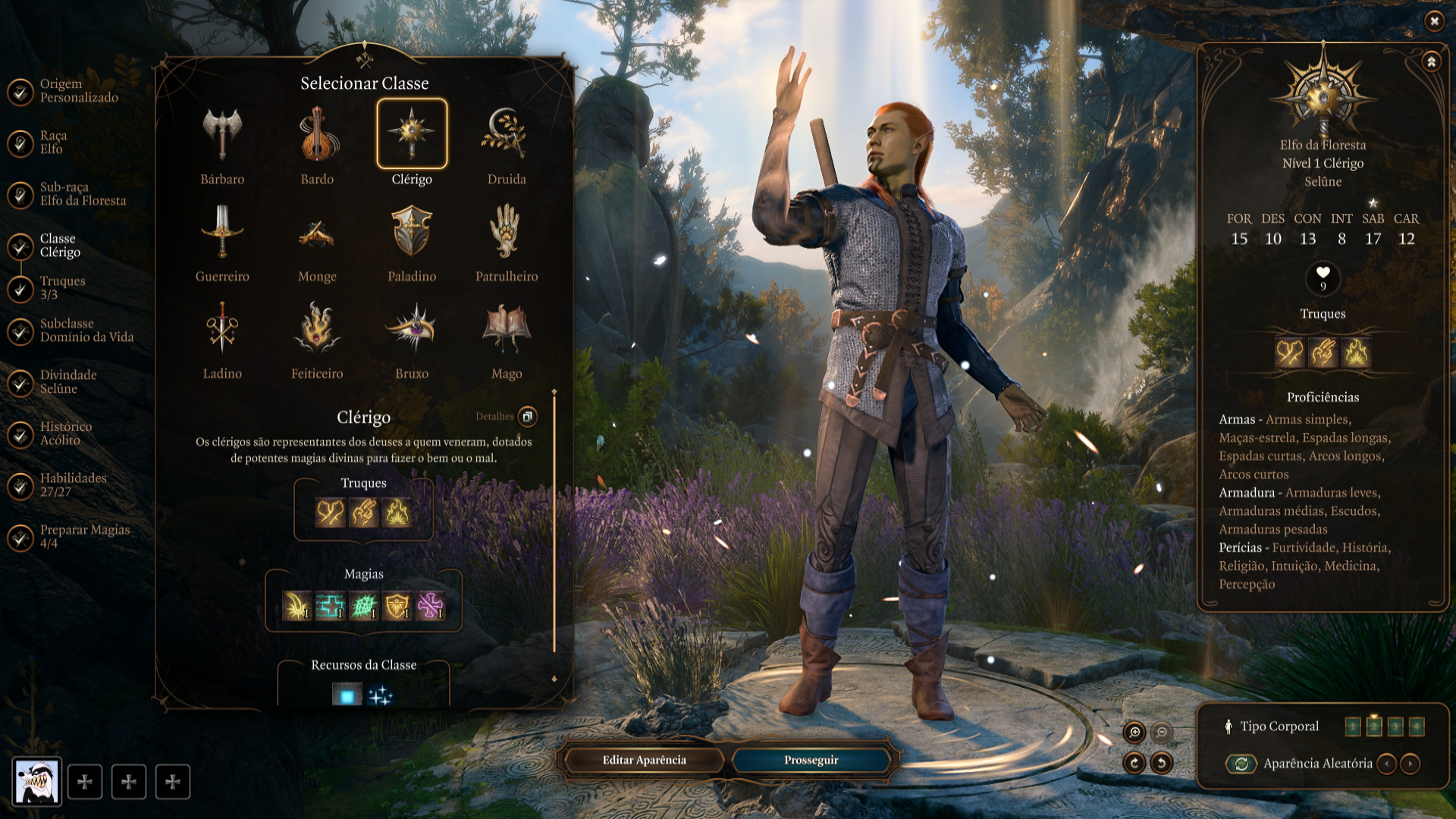Randomize appearance with Aparência Aleatória
This screenshot has height=819, width=1456.
point(1241,764)
